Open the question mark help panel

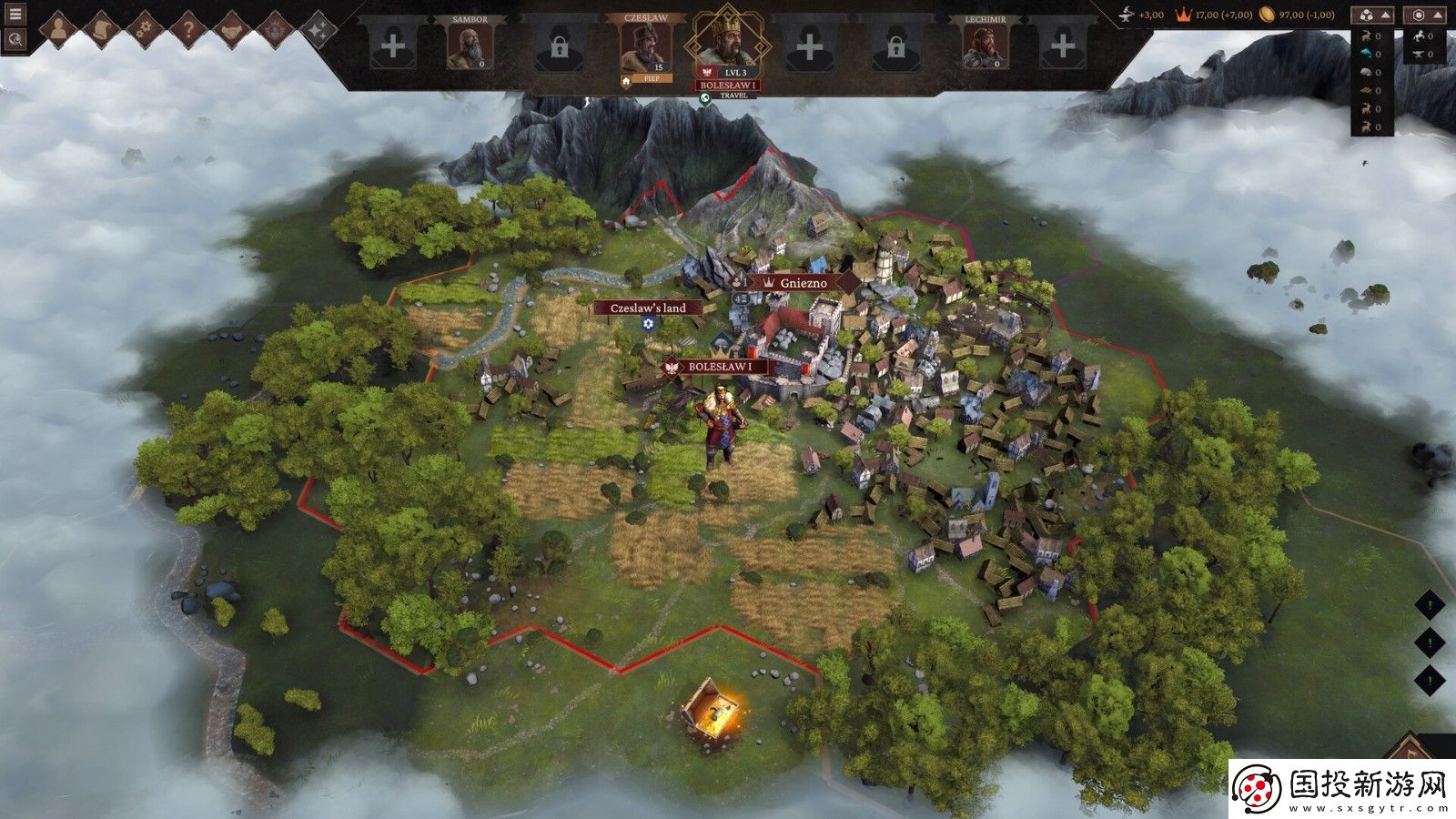(188, 30)
